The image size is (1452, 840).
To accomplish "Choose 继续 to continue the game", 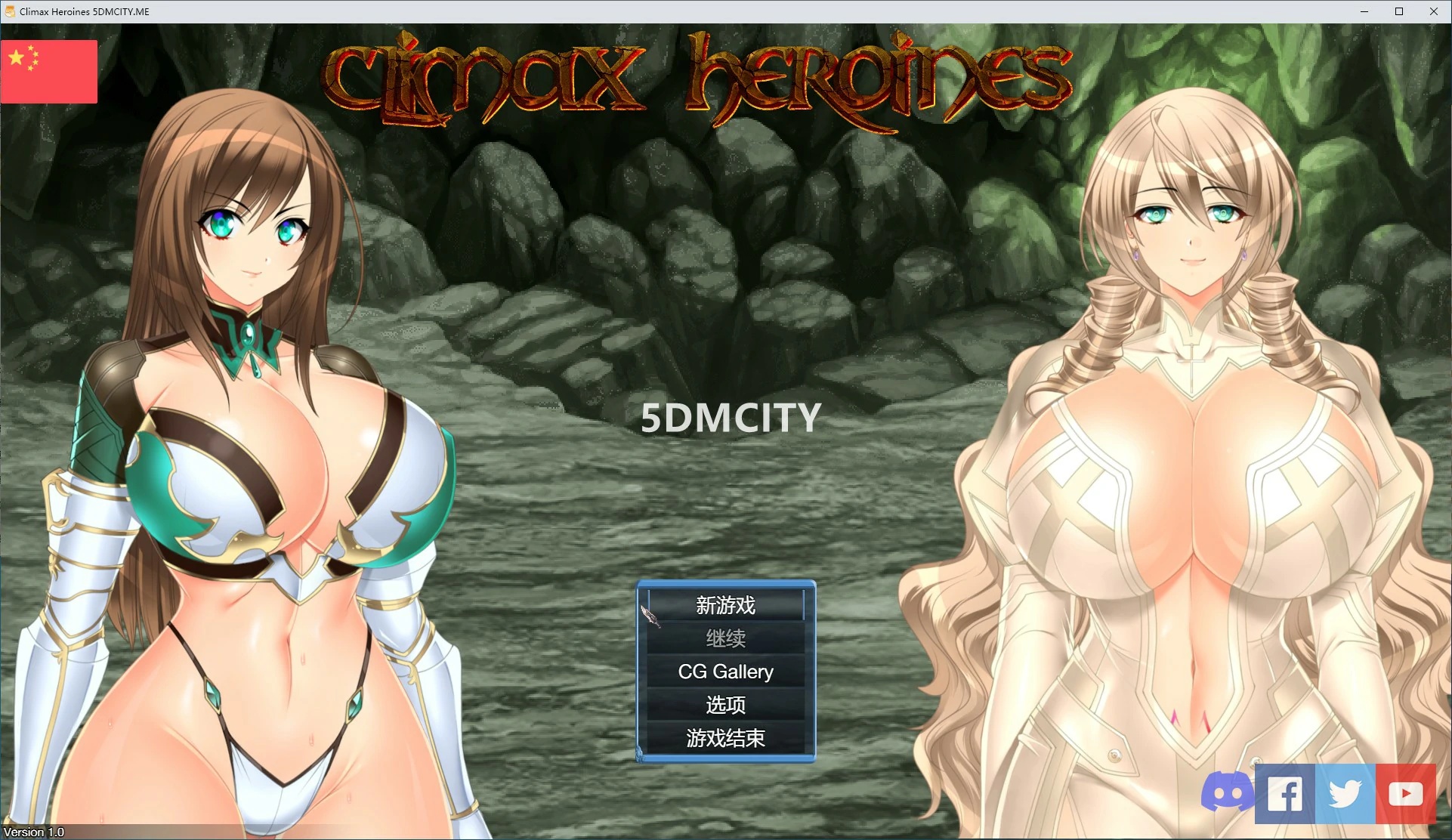I will (725, 638).
